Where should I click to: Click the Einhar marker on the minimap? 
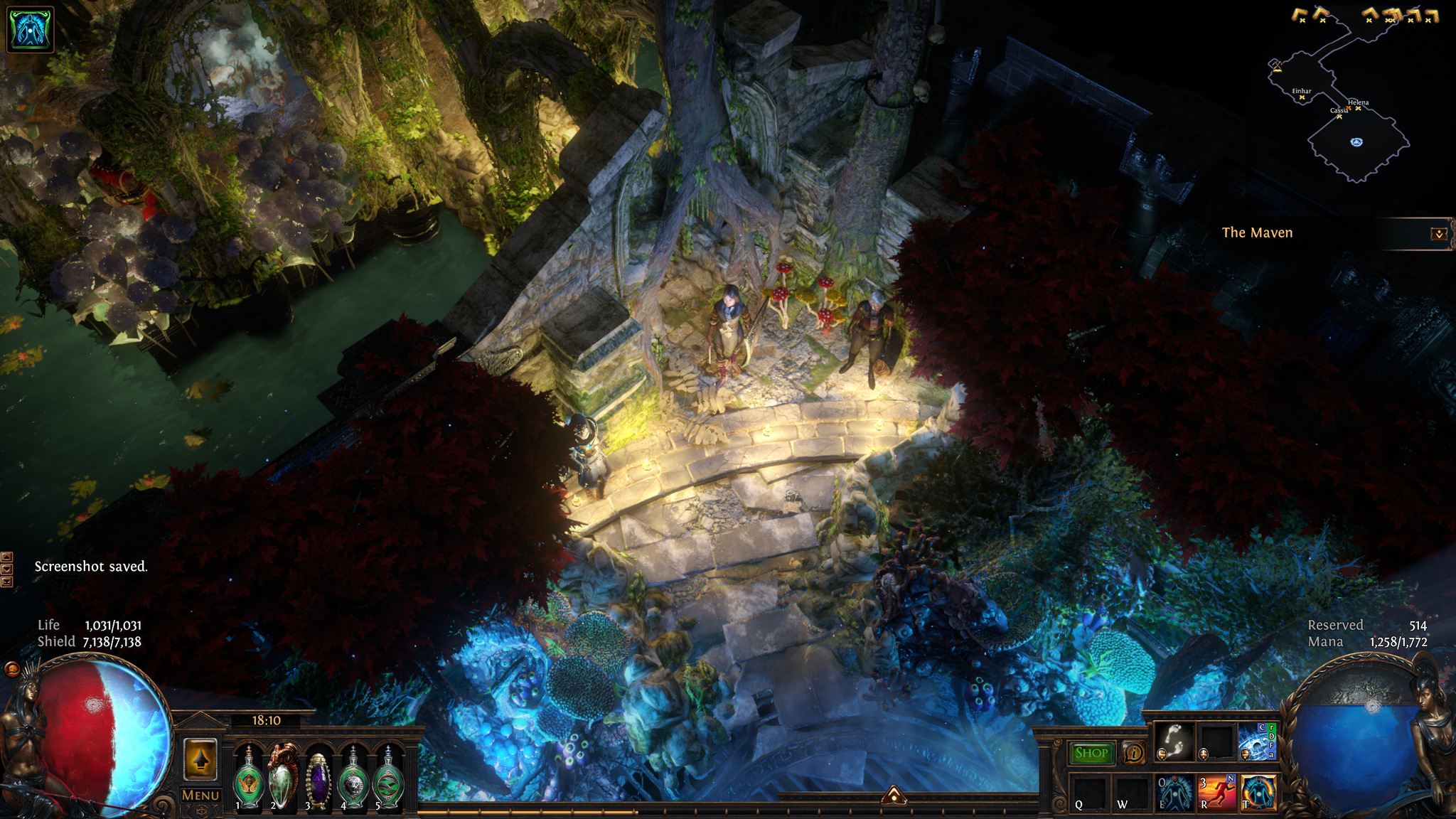tap(1302, 97)
